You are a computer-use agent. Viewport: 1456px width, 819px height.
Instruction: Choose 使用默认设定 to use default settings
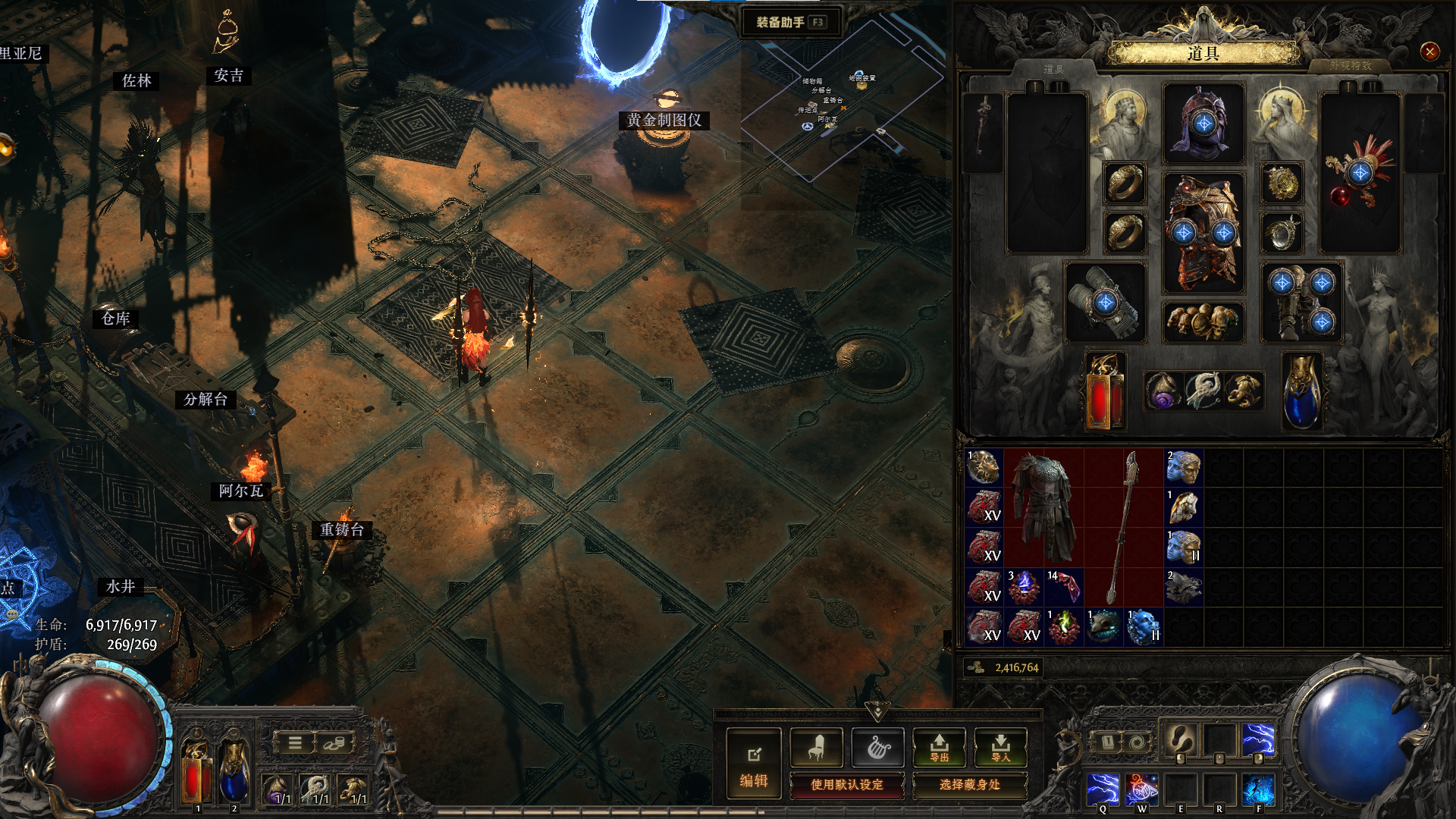tap(847, 785)
